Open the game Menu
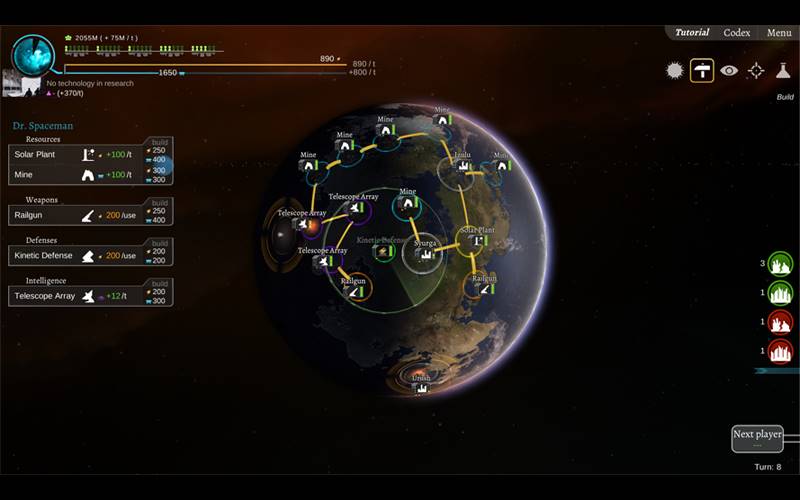This screenshot has width=800, height=500. pyautogui.click(x=779, y=33)
